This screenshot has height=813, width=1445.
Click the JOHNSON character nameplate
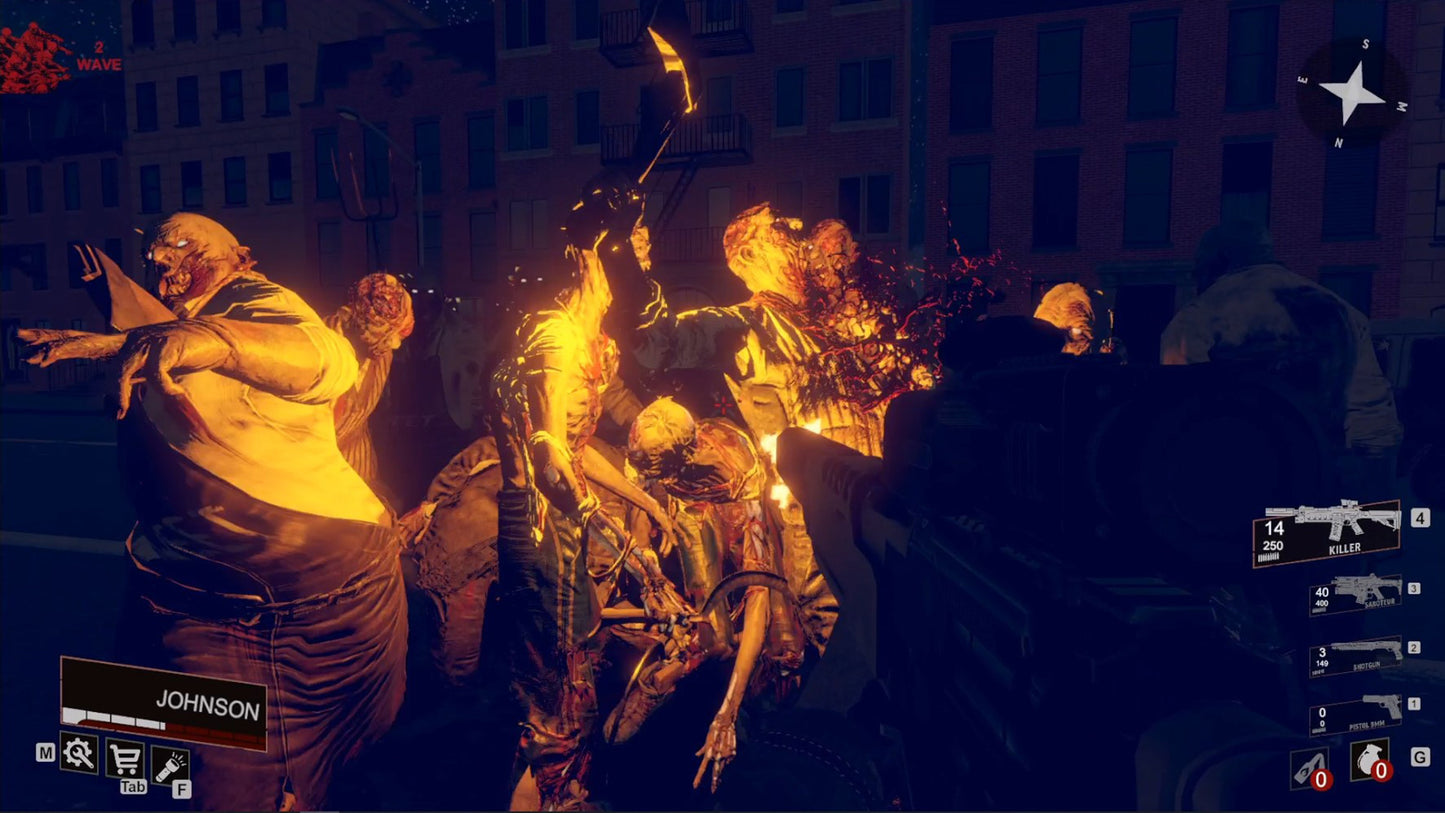tap(207, 703)
